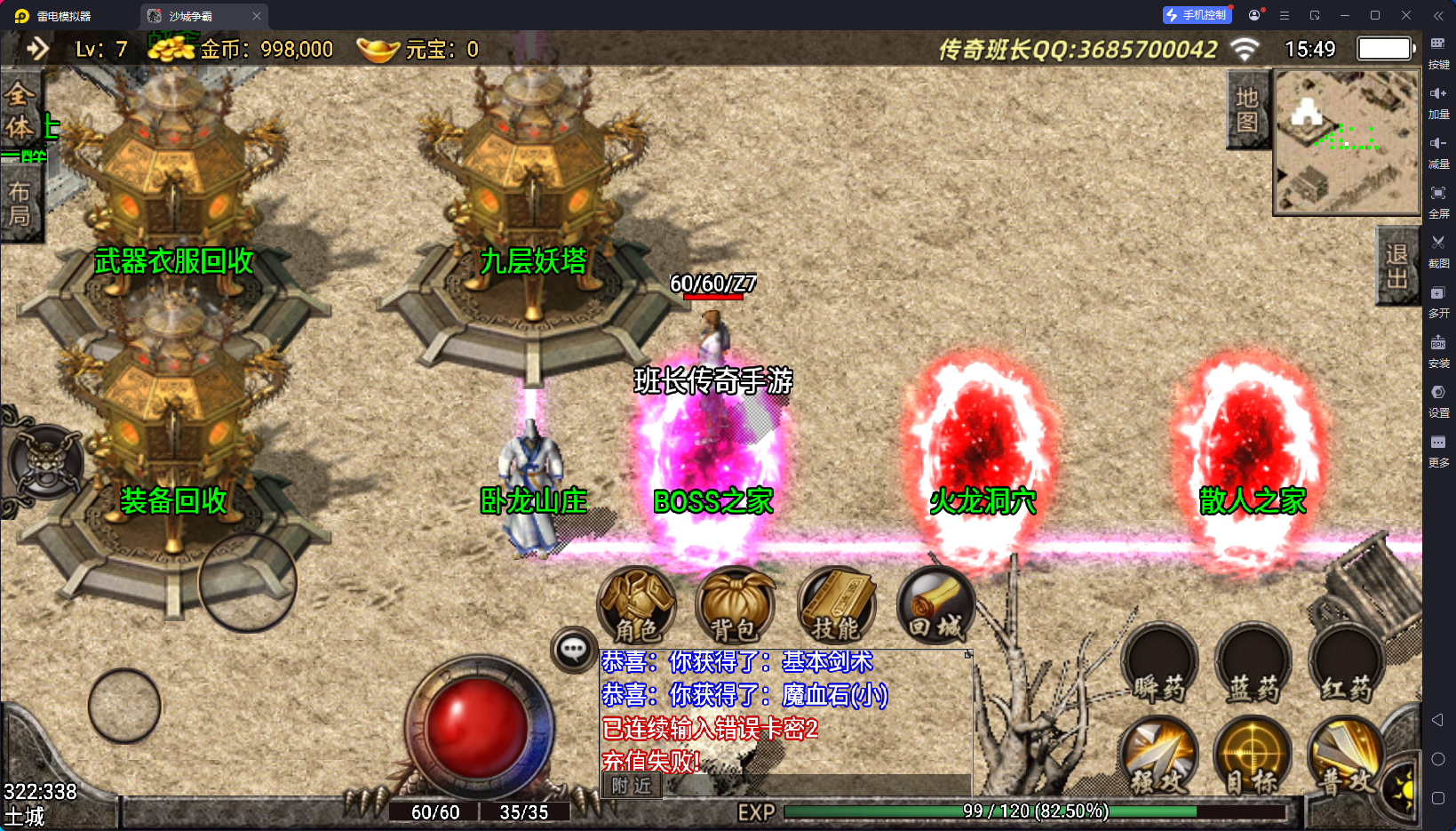Screen dimensions: 1456x831
Task: Select the 退出 exit button
Action: [1396, 267]
